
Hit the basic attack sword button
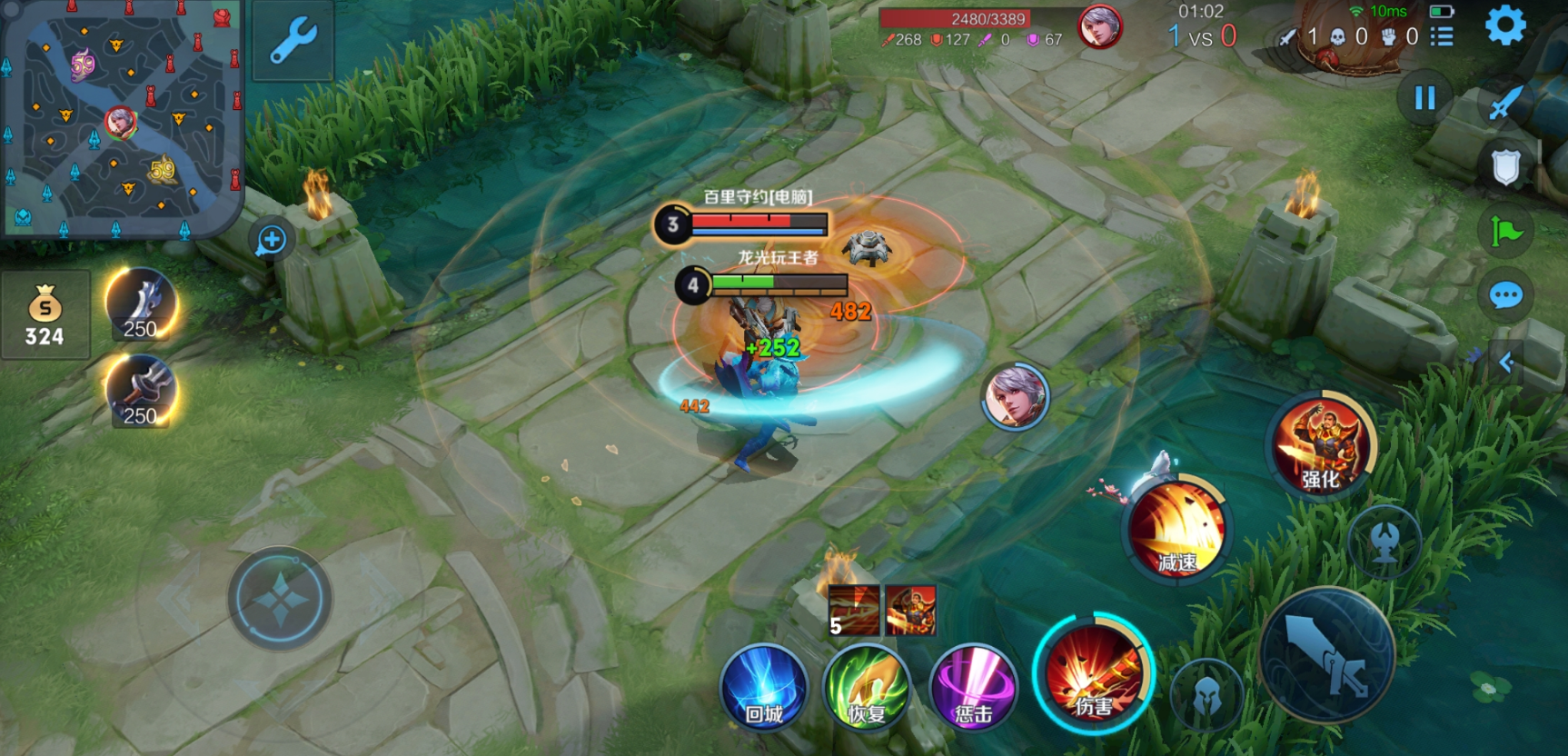1327,655
